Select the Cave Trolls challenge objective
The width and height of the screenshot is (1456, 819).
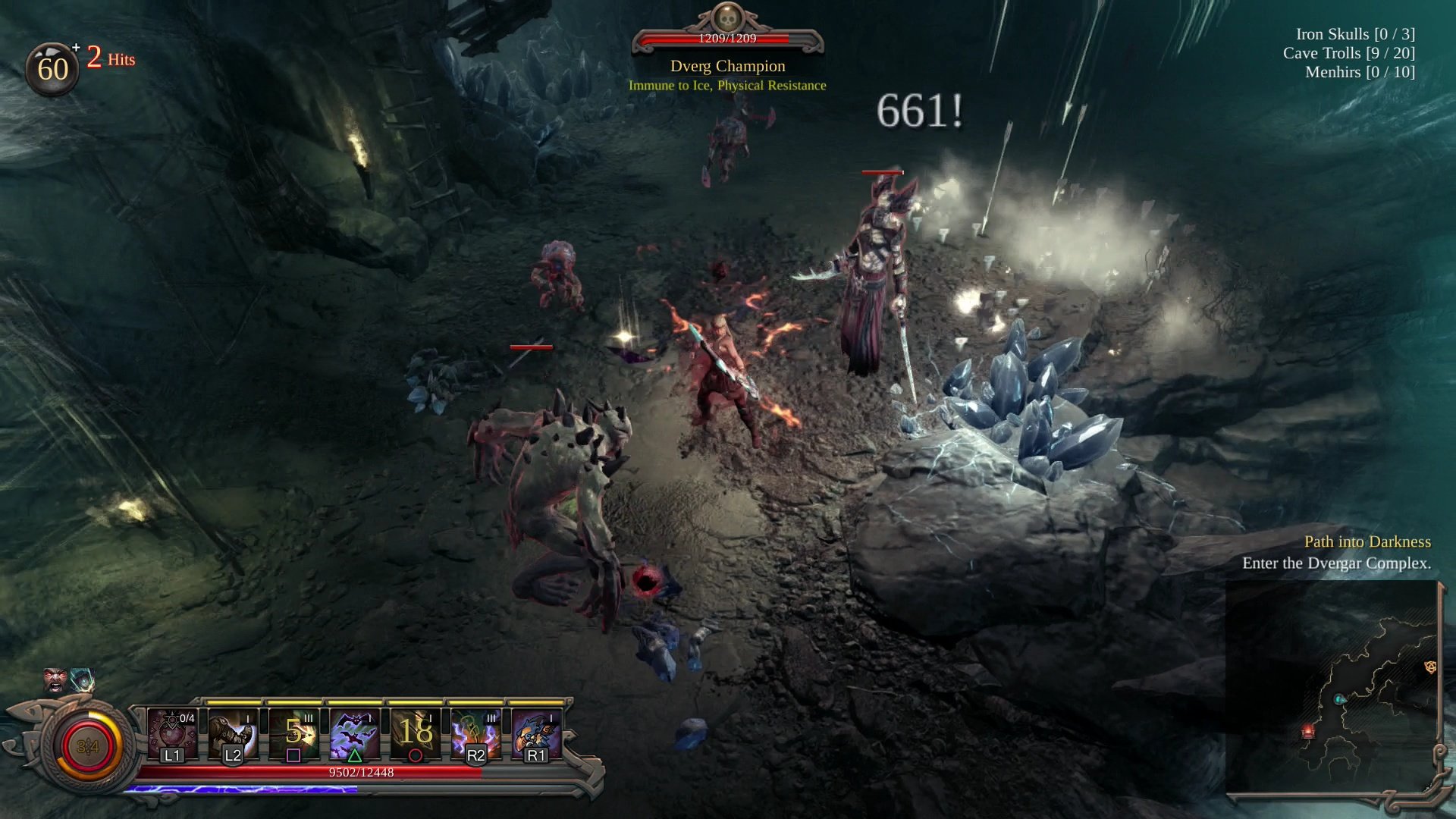[x=1348, y=53]
